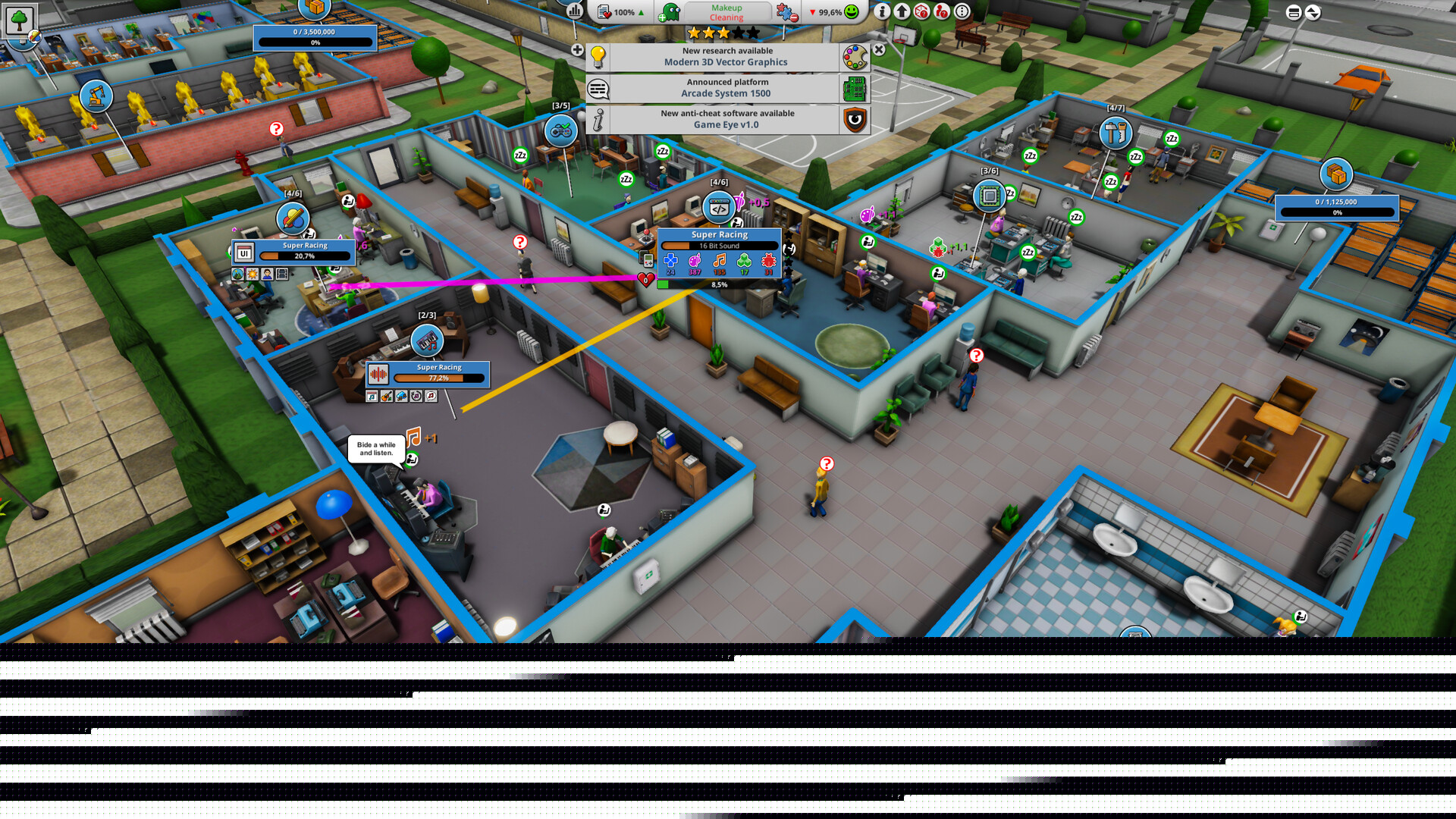This screenshot has width=1456, height=819.
Task: Open the production crate icon above the warehouse
Action: (x=1337, y=174)
